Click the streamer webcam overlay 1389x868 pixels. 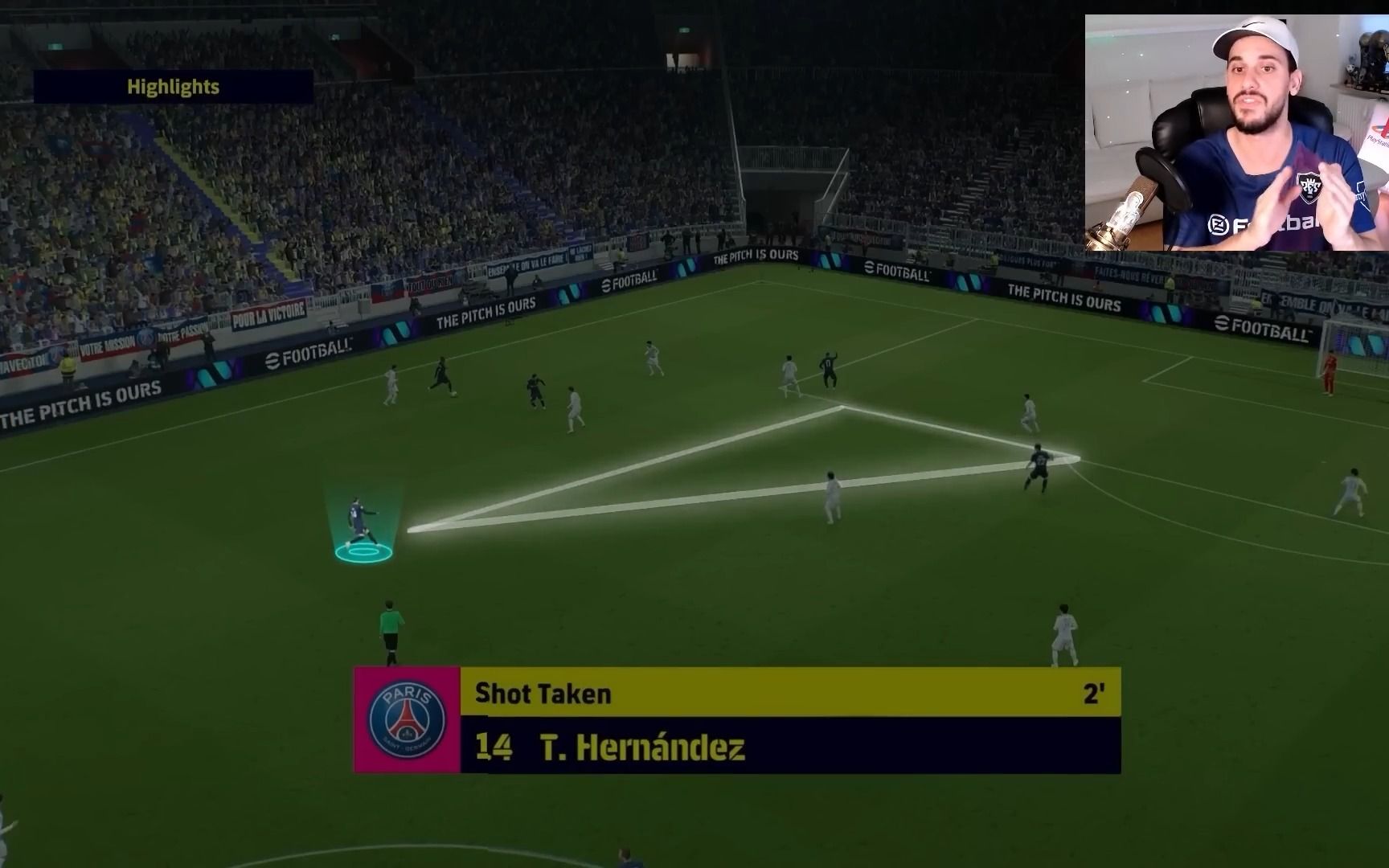pos(1235,133)
